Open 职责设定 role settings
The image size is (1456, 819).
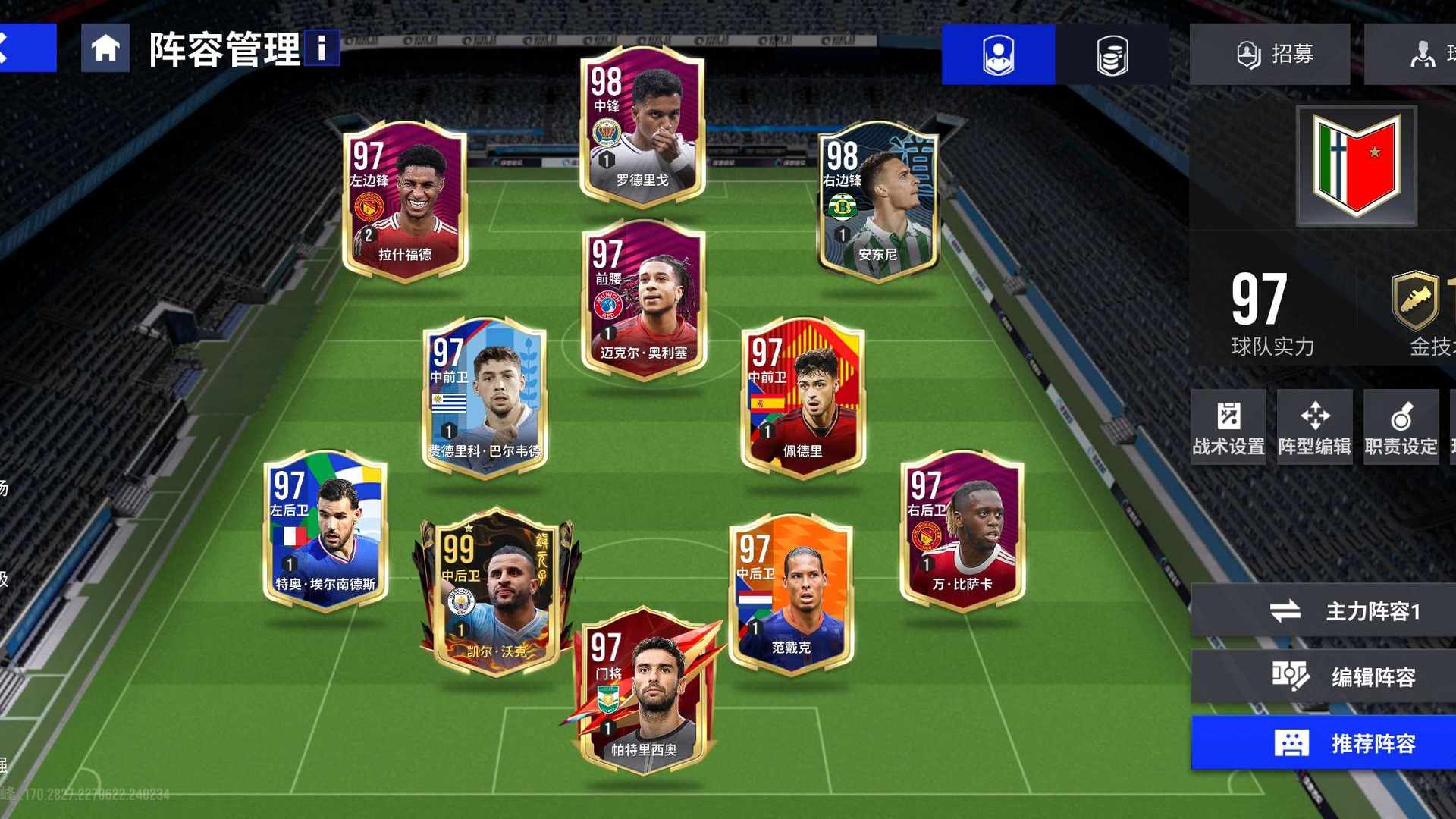[1401, 427]
